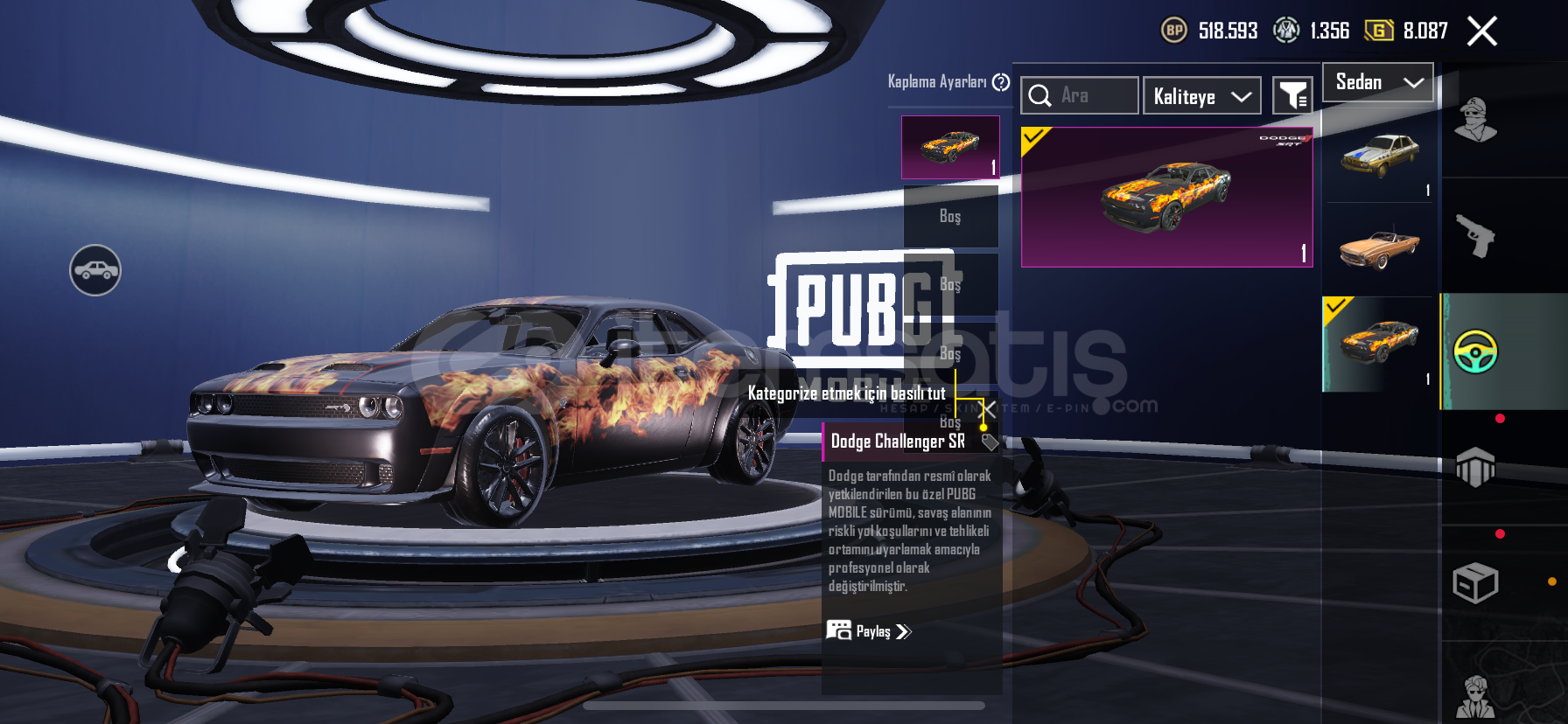Viewport: 1568px width, 724px height.
Task: Close the garage screen with the X
Action: pos(1481,31)
